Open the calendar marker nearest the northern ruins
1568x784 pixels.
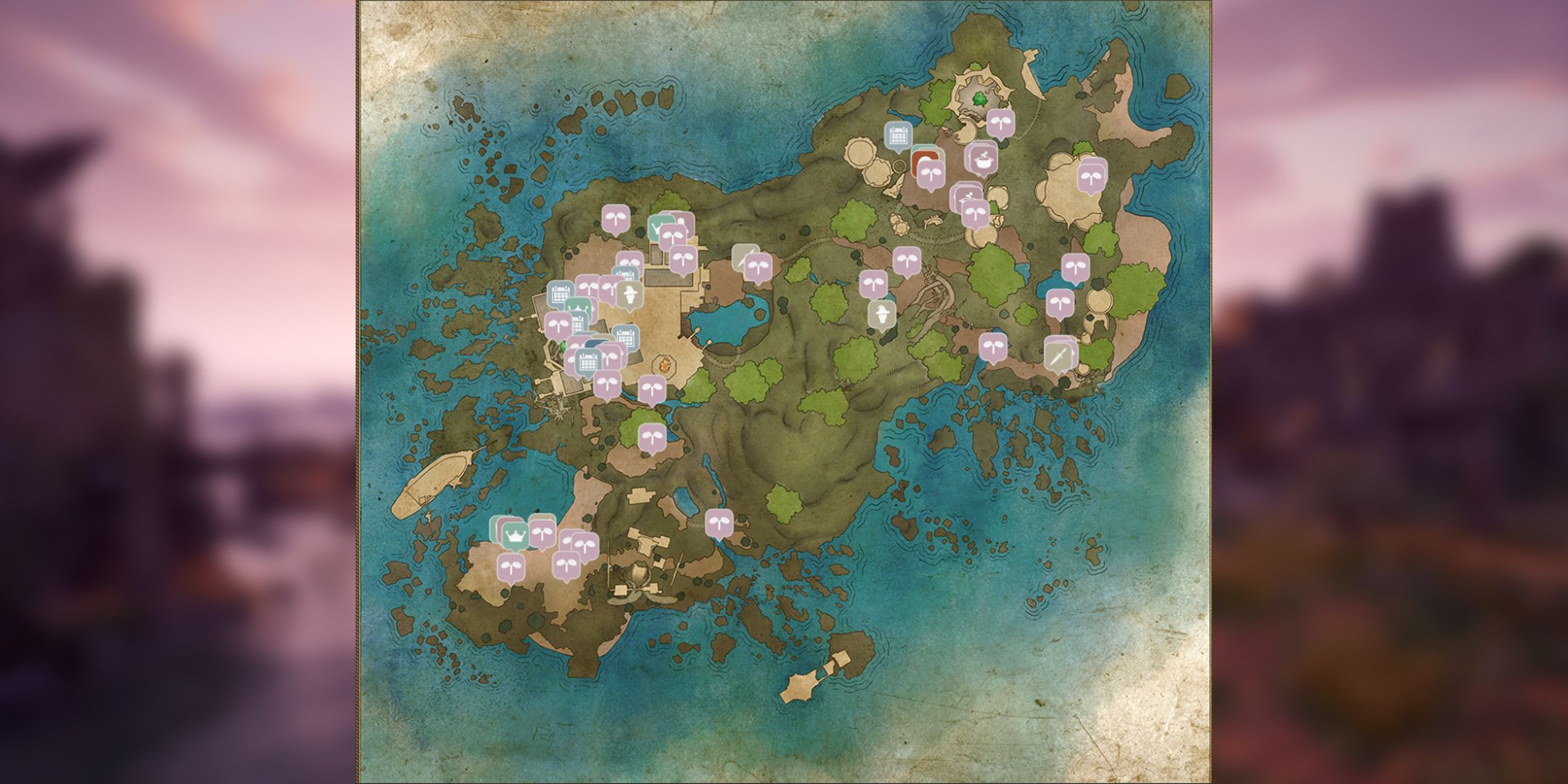(x=899, y=134)
